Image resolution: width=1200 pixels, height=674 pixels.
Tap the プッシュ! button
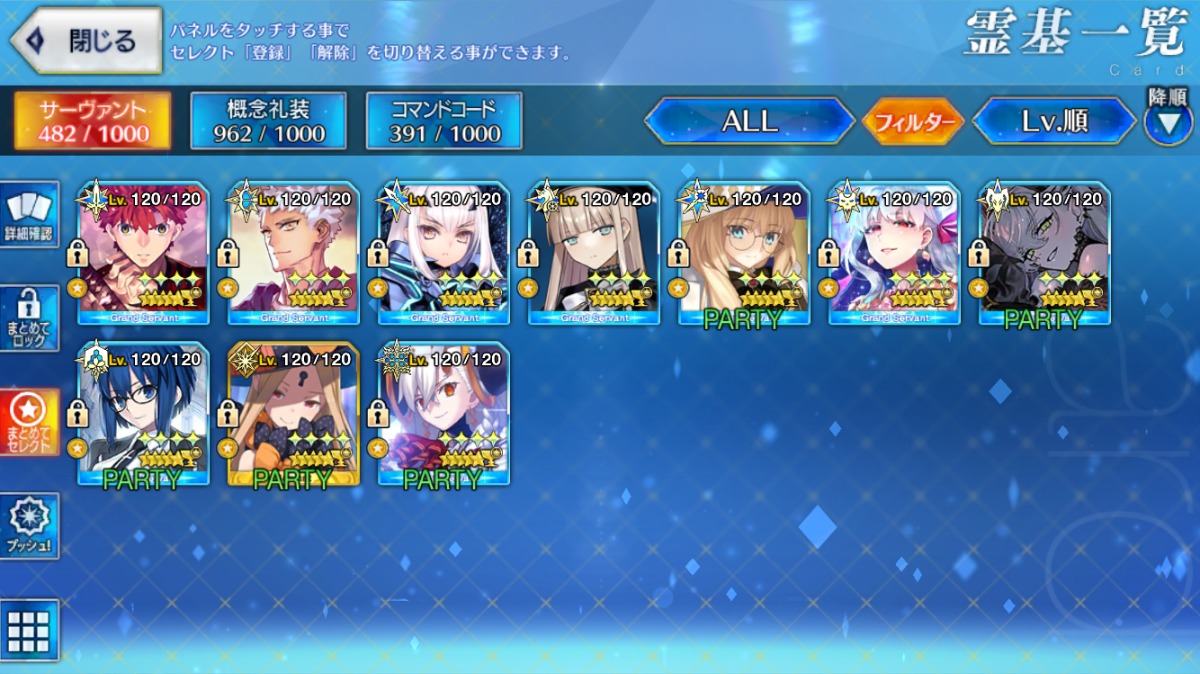(29, 525)
